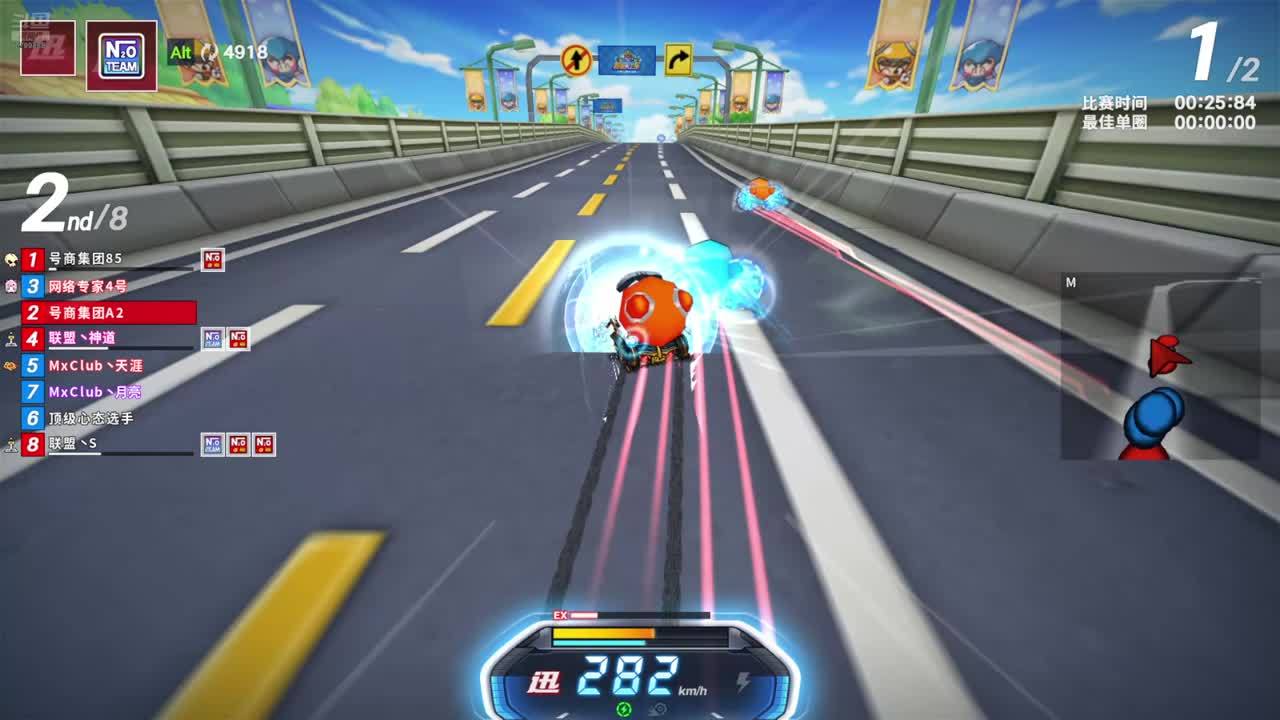Open the track minimap panel
Screen dimensions: 1280x720
pyautogui.click(x=1160, y=367)
